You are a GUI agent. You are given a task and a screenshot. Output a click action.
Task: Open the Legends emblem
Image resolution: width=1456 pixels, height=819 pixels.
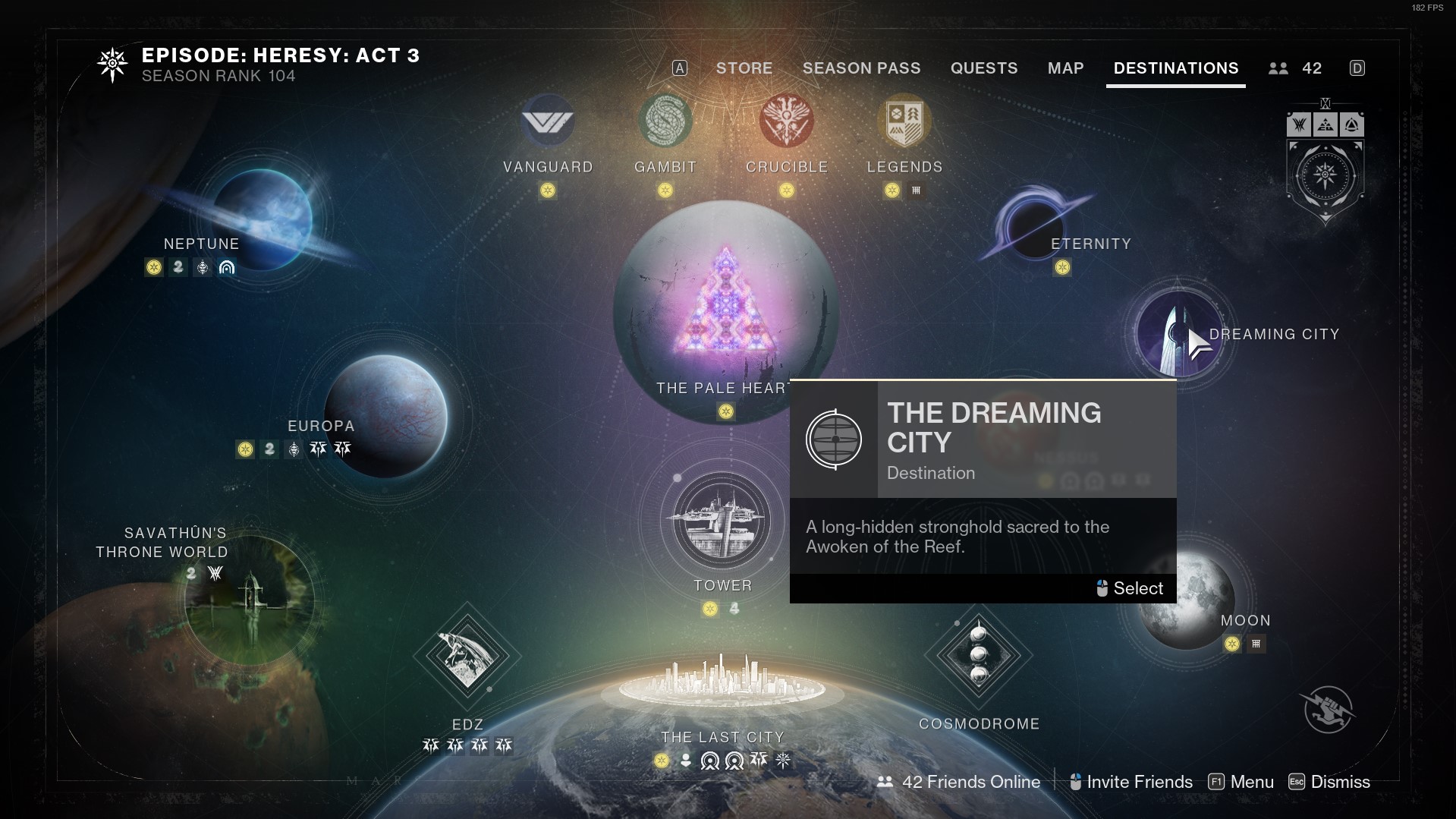tap(904, 121)
